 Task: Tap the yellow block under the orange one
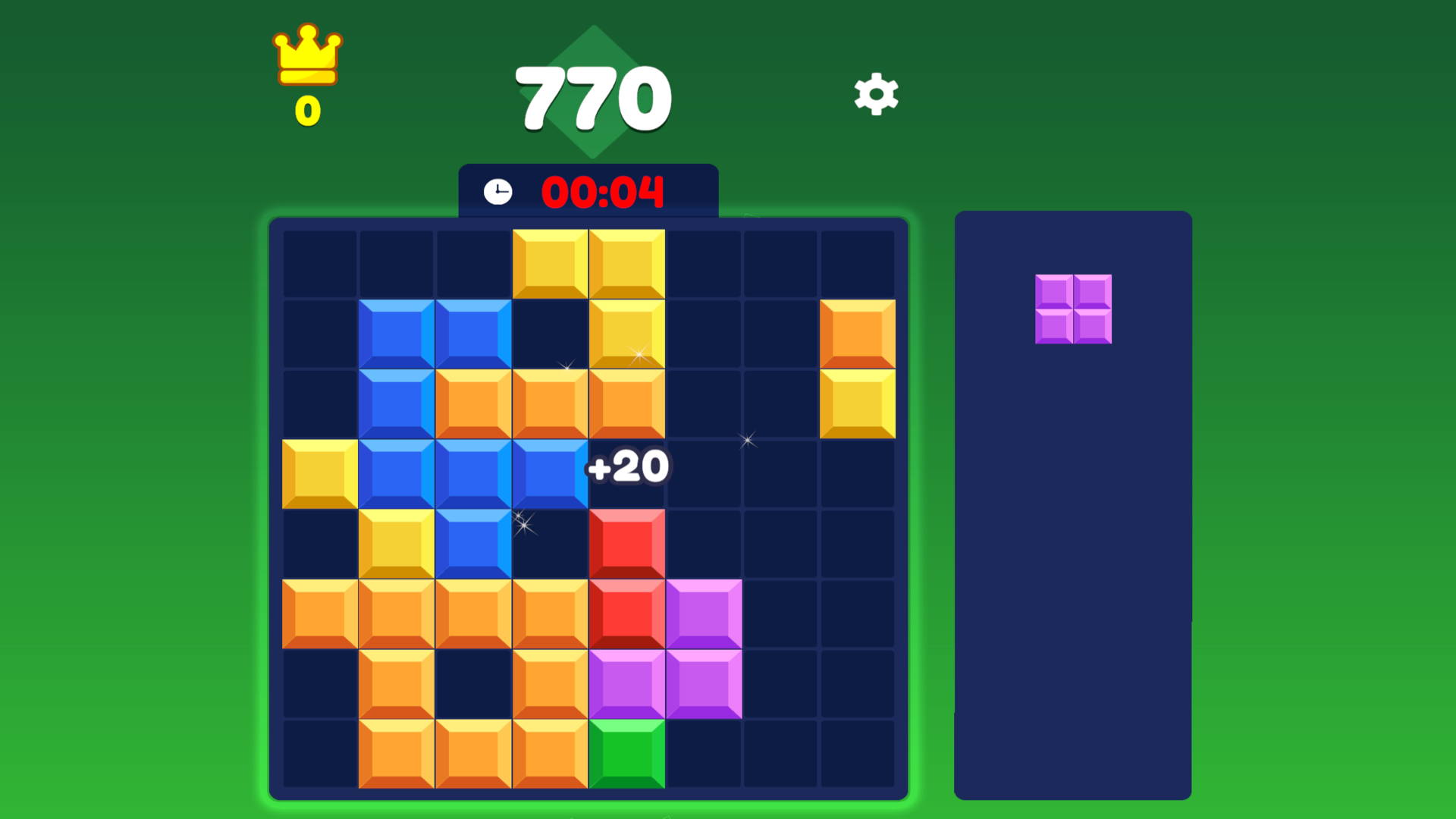pyautogui.click(x=858, y=402)
